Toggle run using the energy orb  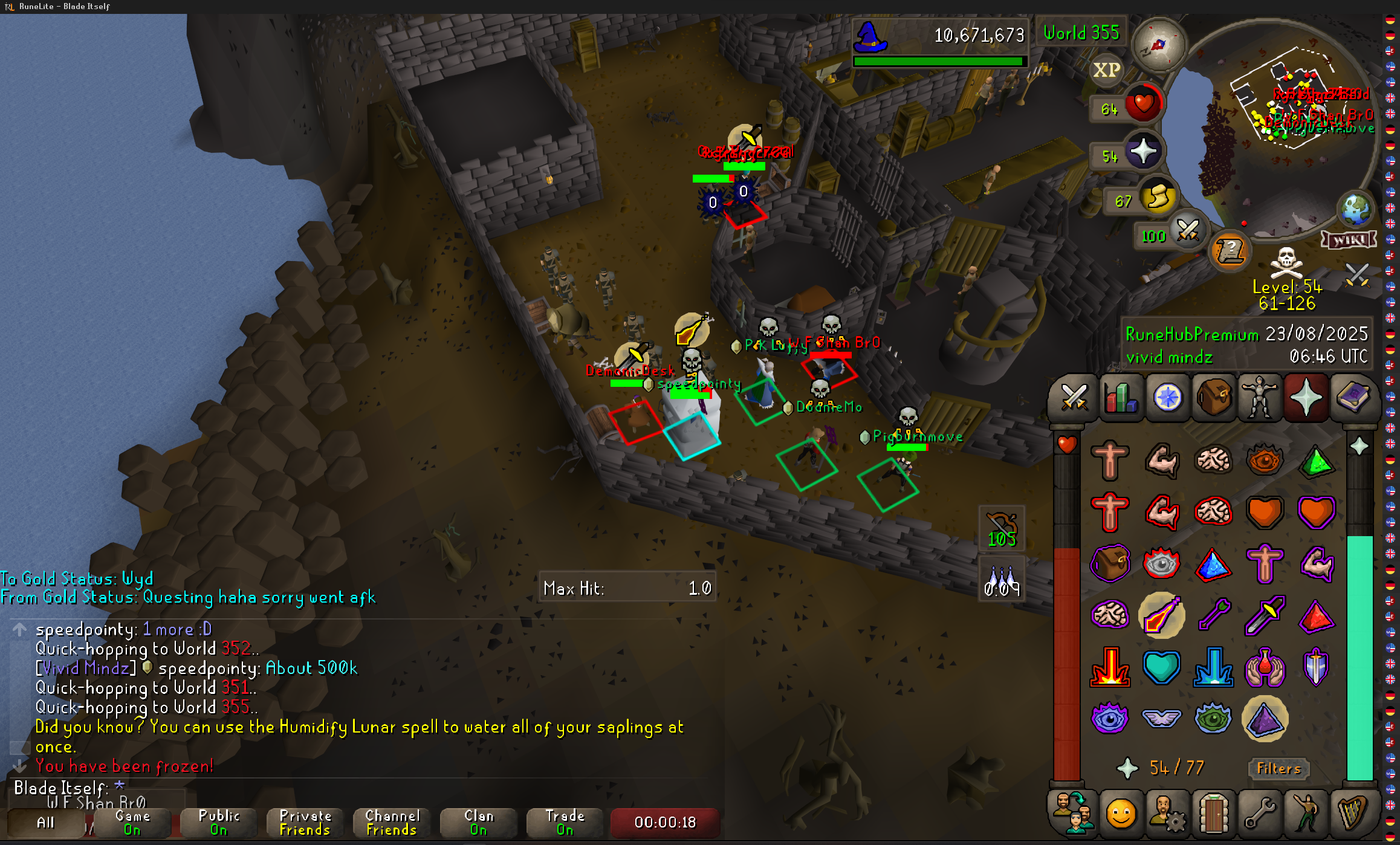[1158, 196]
